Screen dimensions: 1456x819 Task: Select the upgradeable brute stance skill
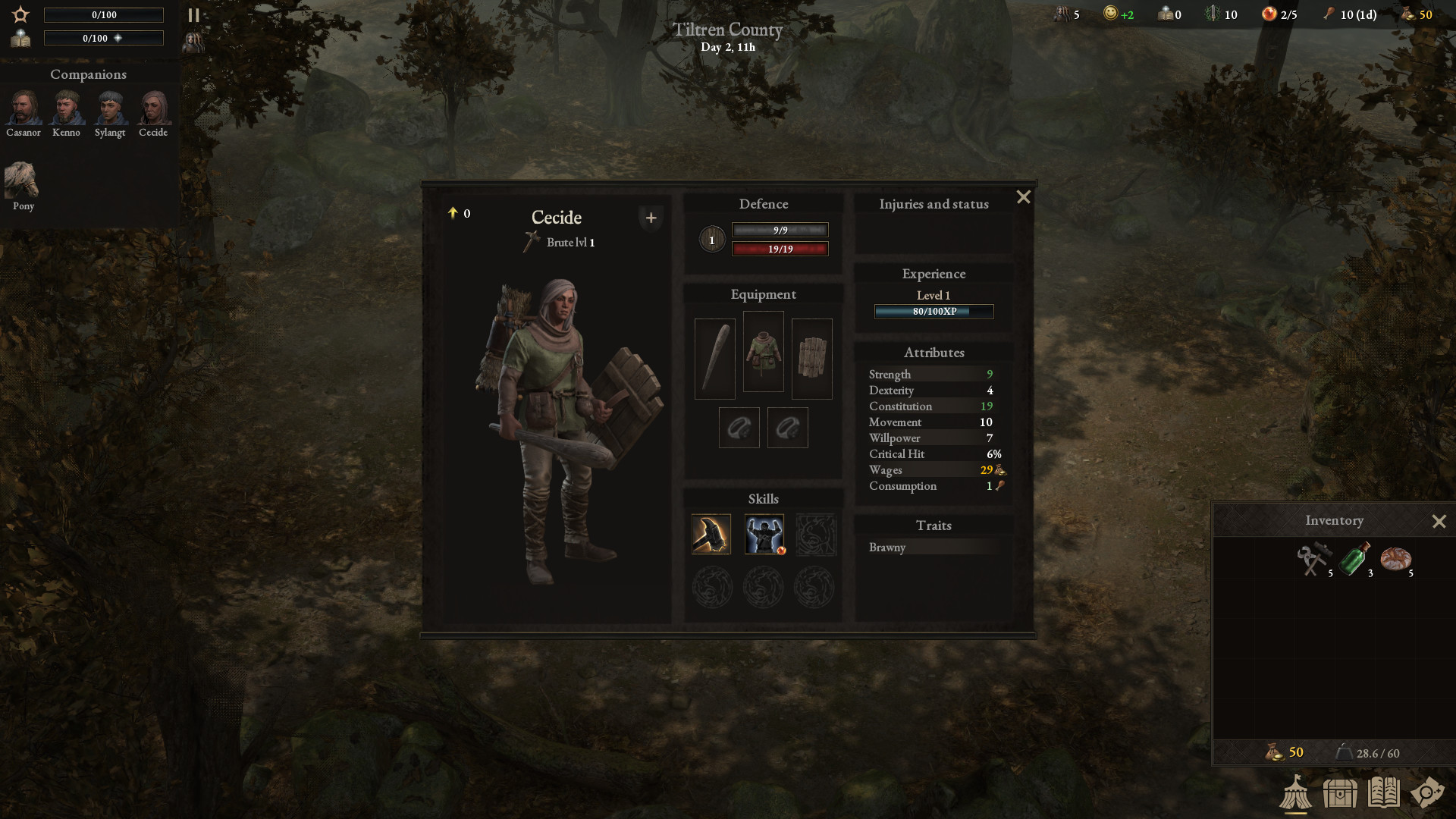[764, 534]
